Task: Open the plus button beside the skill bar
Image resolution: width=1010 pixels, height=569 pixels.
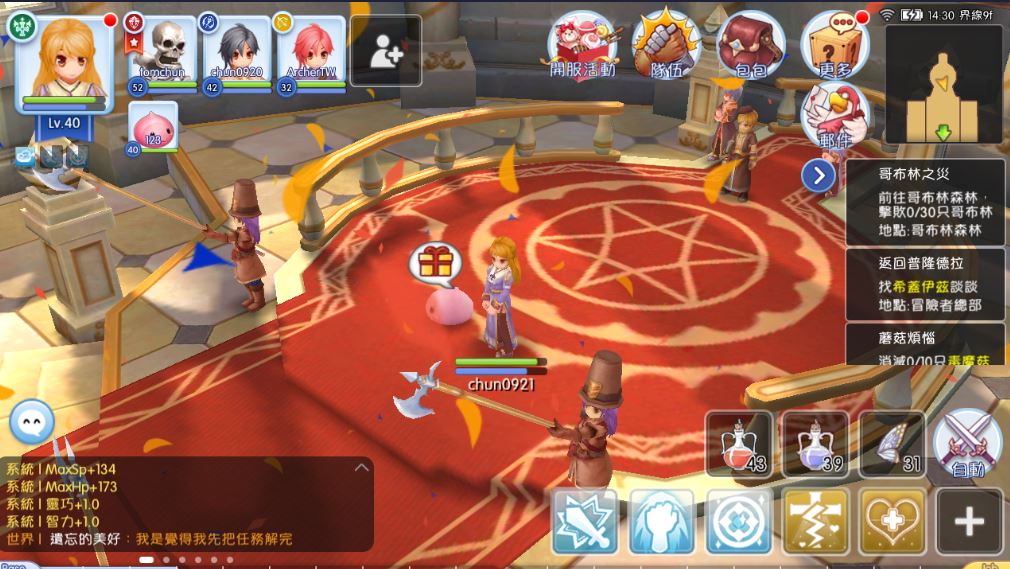Action: click(x=968, y=521)
